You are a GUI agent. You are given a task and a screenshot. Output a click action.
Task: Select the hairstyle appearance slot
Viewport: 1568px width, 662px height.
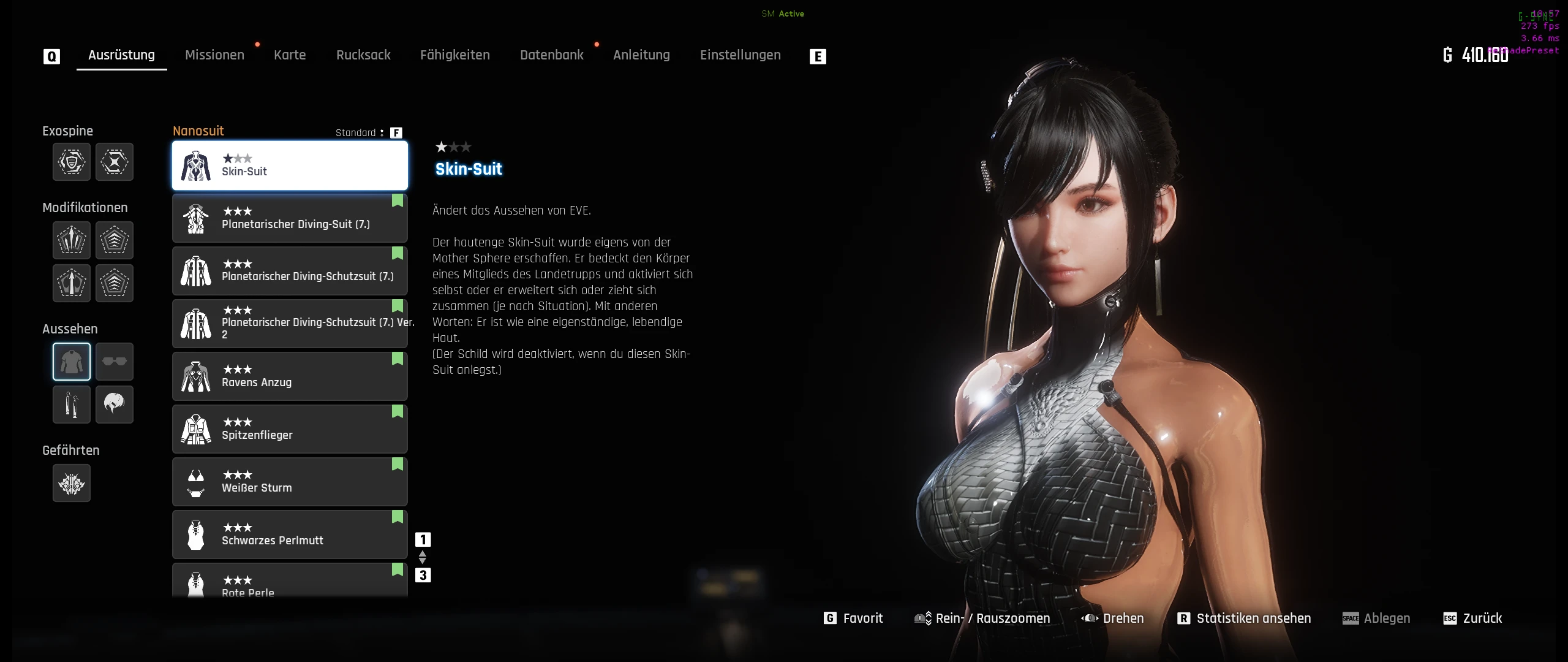click(x=115, y=405)
